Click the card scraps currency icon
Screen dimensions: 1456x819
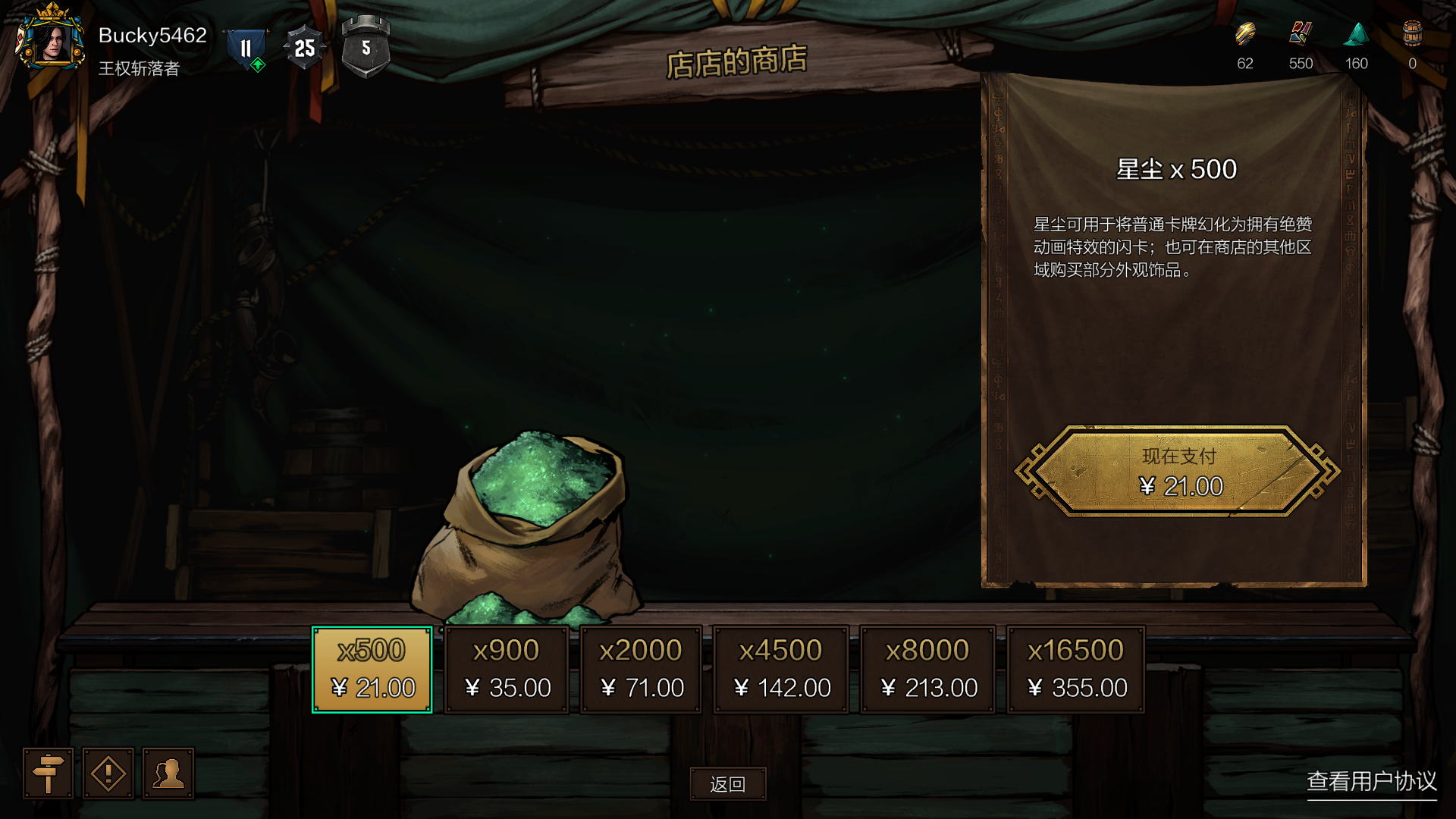tap(1301, 35)
